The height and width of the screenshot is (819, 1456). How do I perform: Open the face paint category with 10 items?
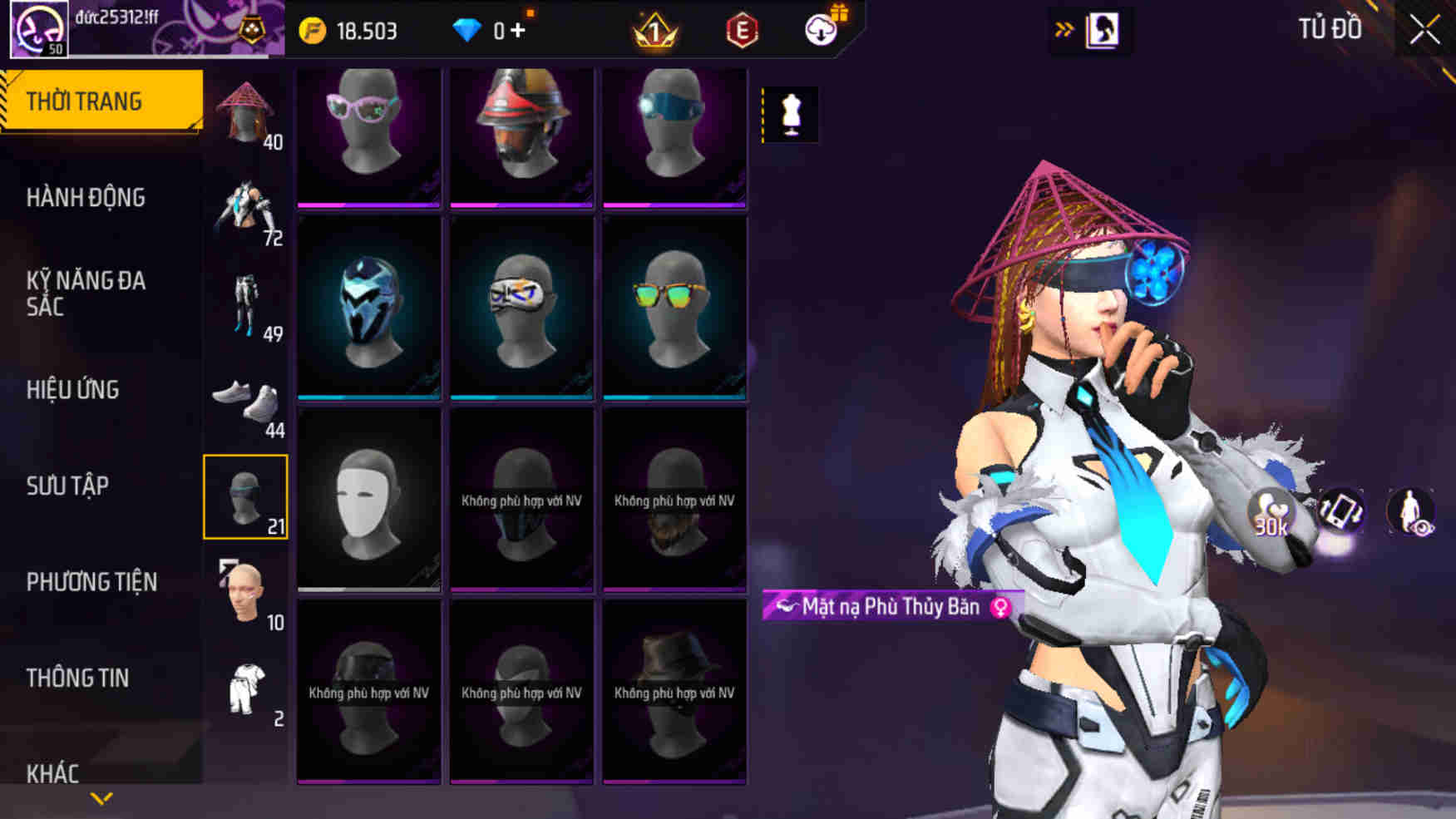pyautogui.click(x=245, y=594)
